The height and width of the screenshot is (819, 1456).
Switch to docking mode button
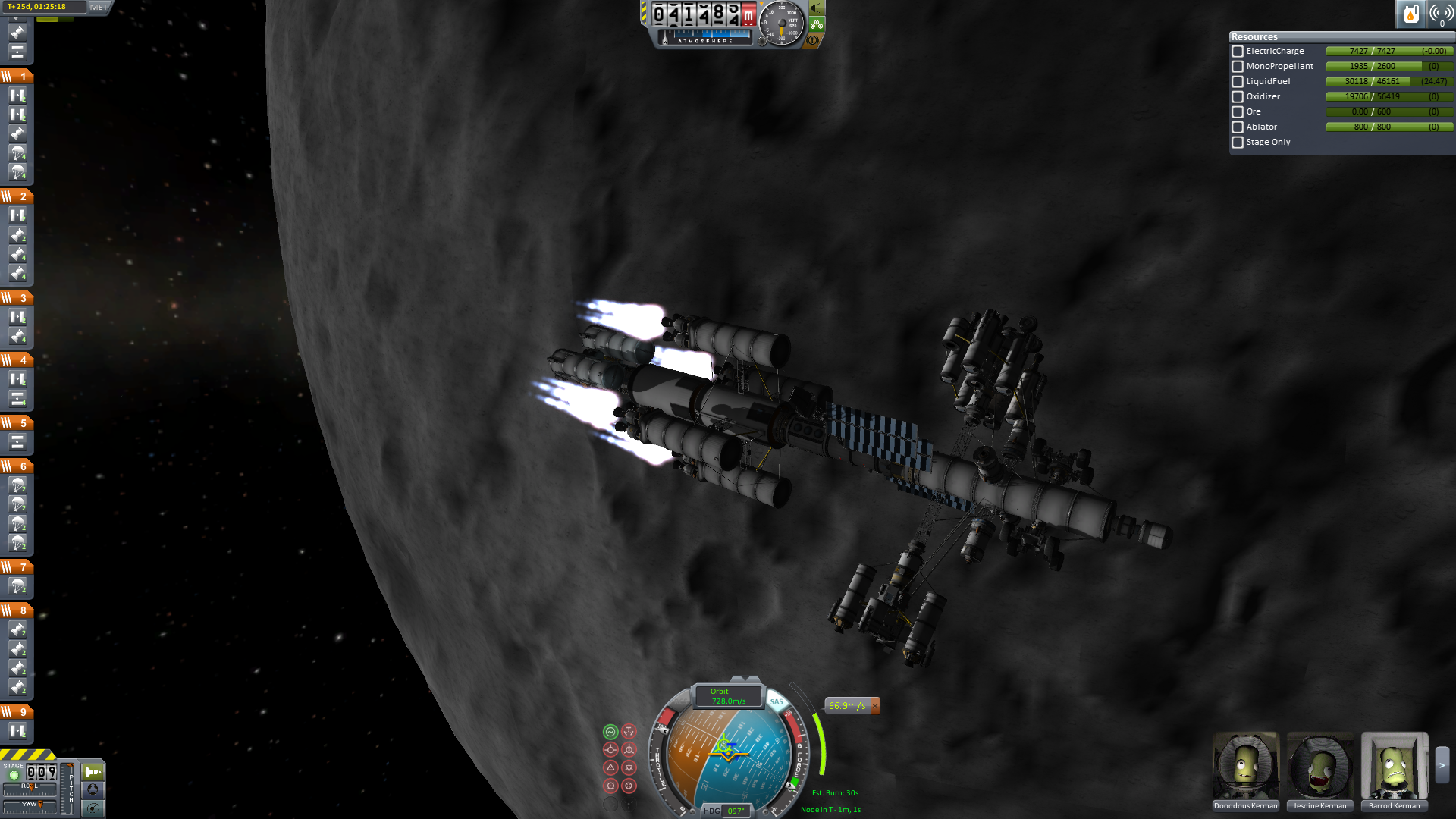click(93, 789)
